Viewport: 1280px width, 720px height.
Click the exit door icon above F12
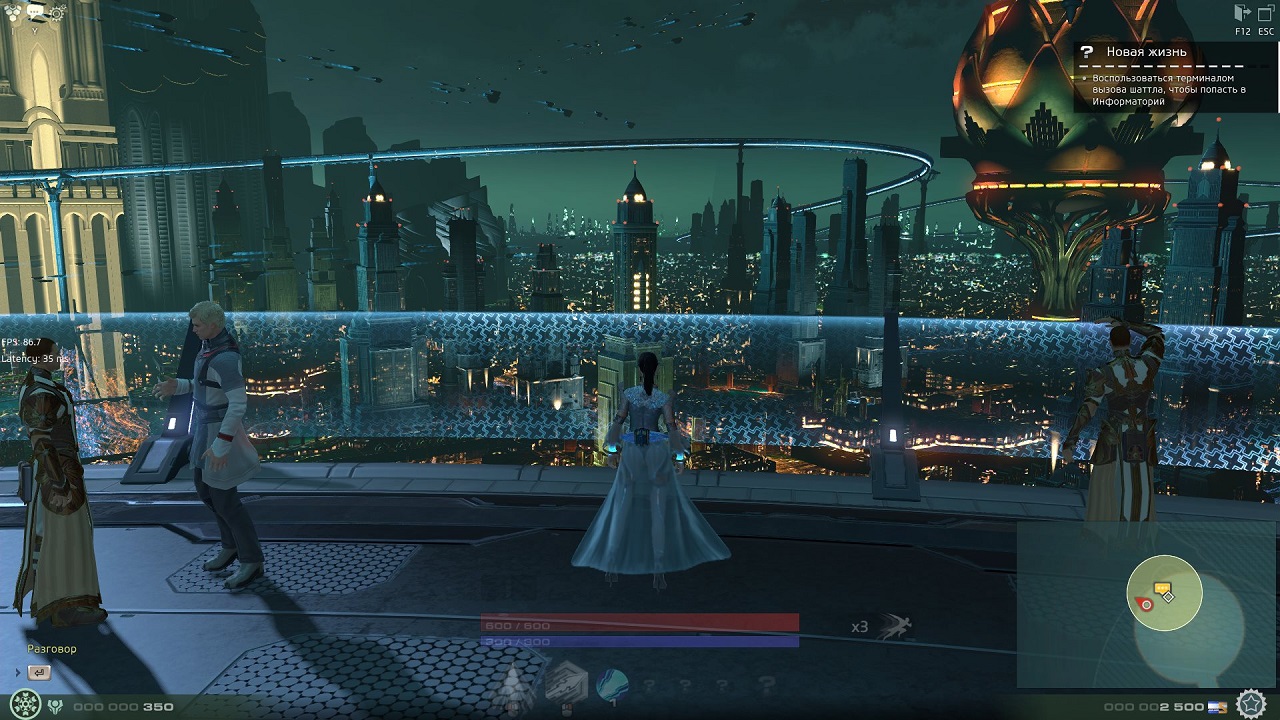coord(1242,13)
